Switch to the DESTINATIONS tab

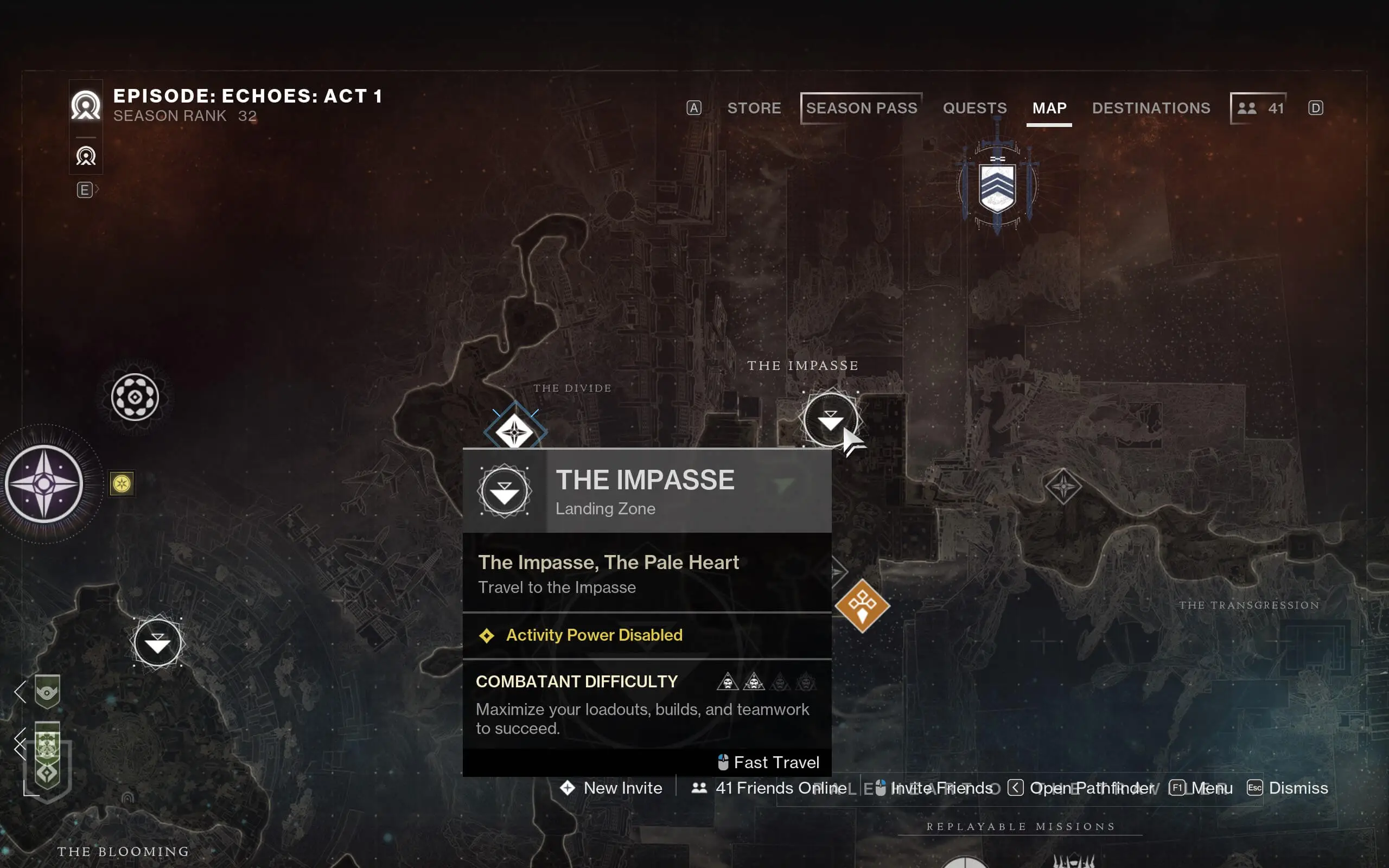point(1151,108)
